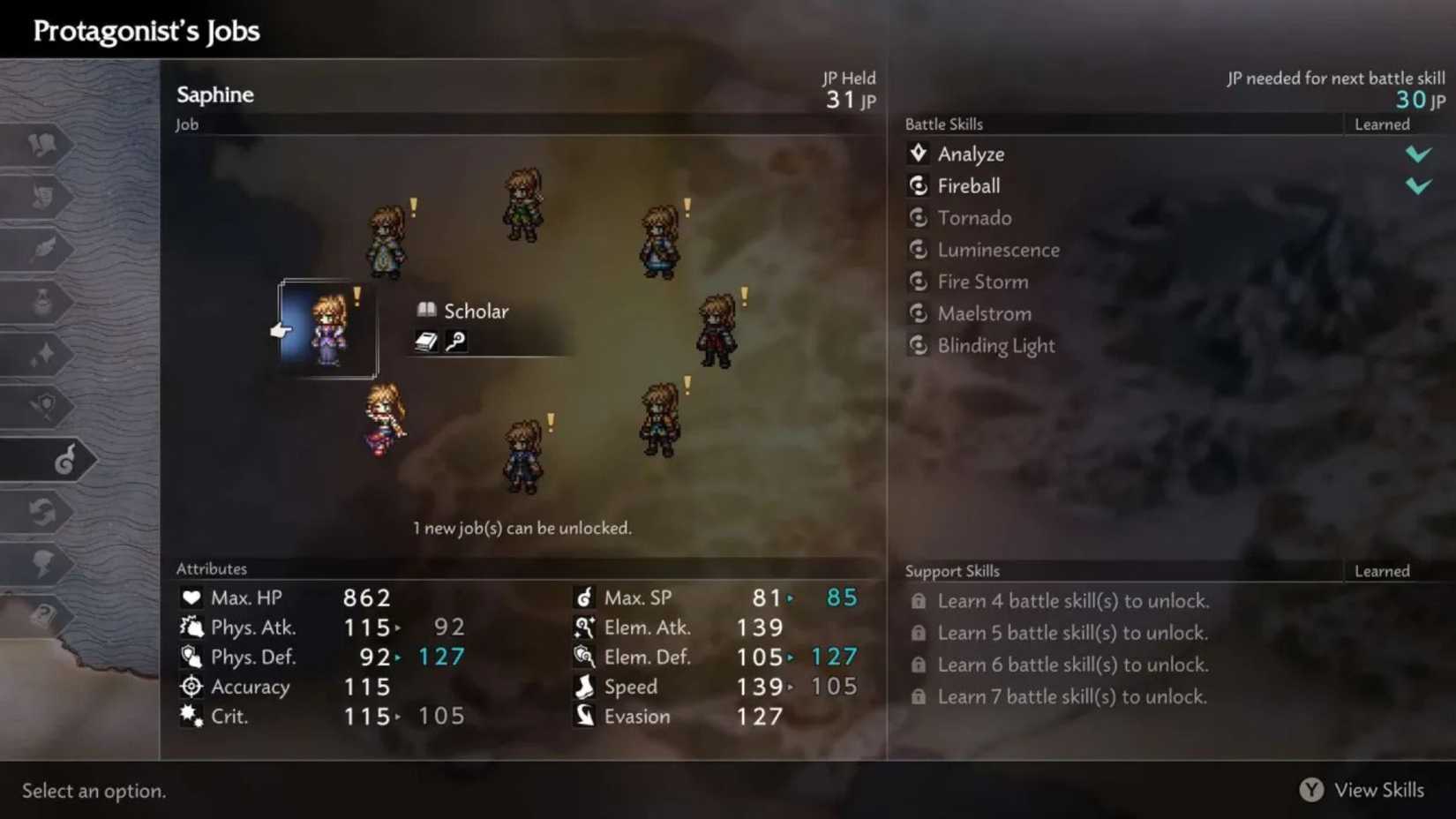Viewport: 1456px width, 819px height.
Task: Switch to the Battle Skills section
Action: pos(944,124)
